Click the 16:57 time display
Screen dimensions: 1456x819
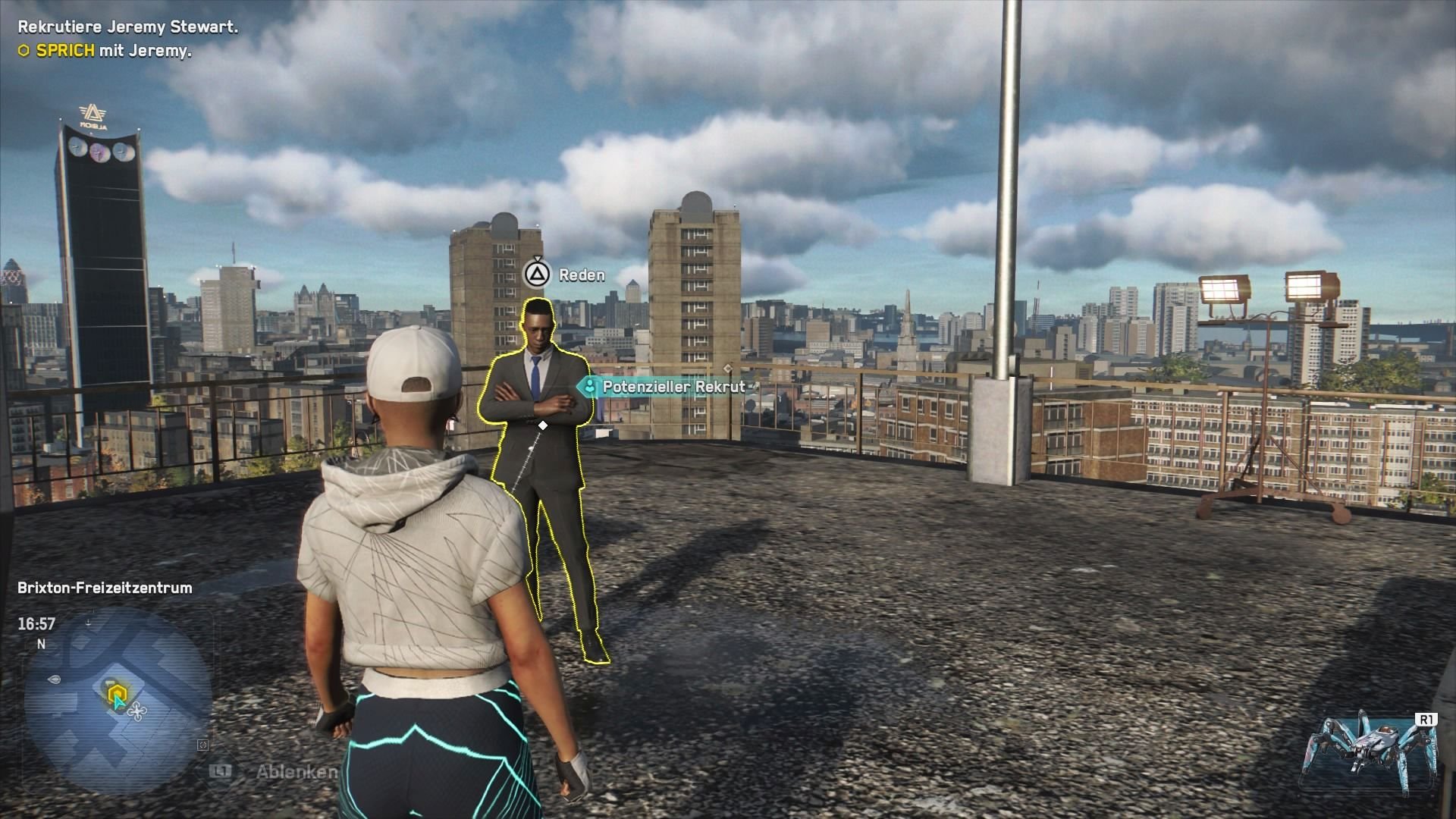coord(36,624)
